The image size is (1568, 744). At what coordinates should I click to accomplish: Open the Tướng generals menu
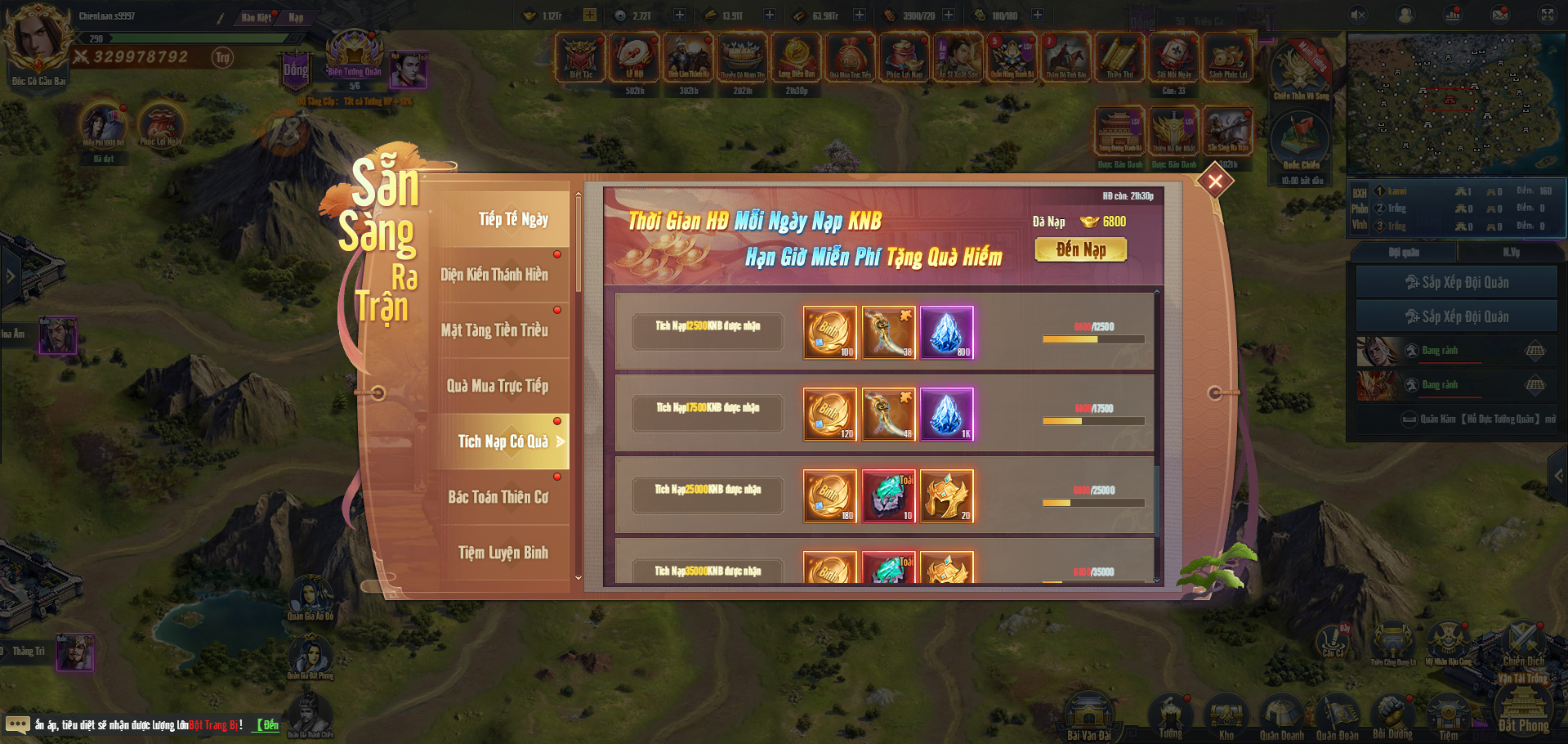click(1170, 717)
